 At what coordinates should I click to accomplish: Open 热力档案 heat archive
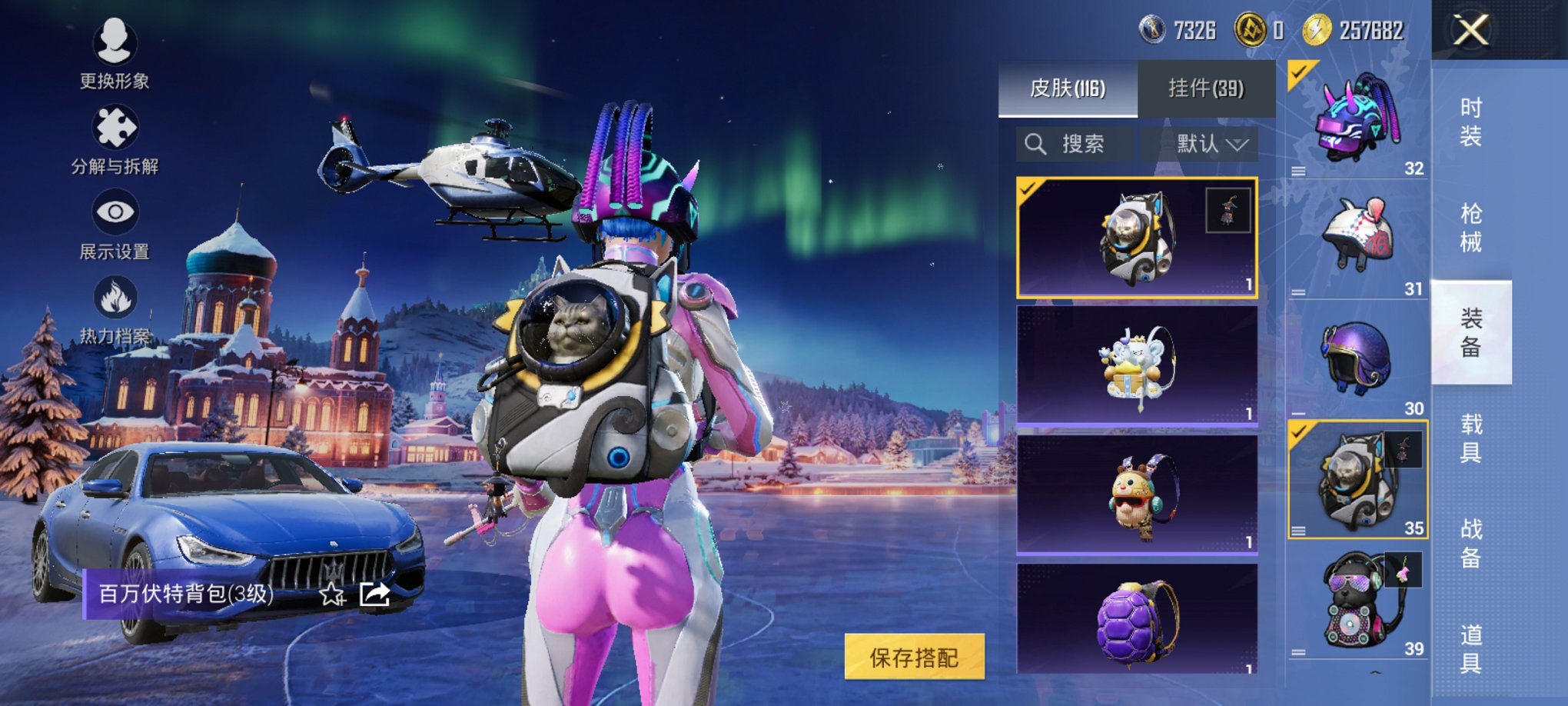point(115,309)
